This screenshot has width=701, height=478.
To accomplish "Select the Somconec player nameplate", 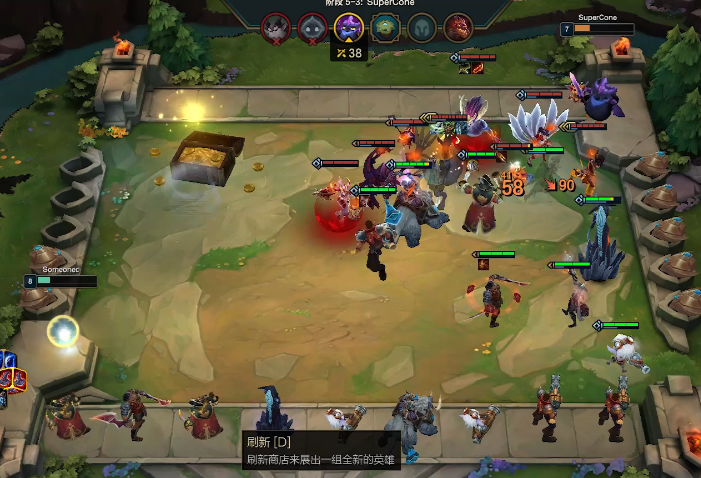I will (x=60, y=276).
